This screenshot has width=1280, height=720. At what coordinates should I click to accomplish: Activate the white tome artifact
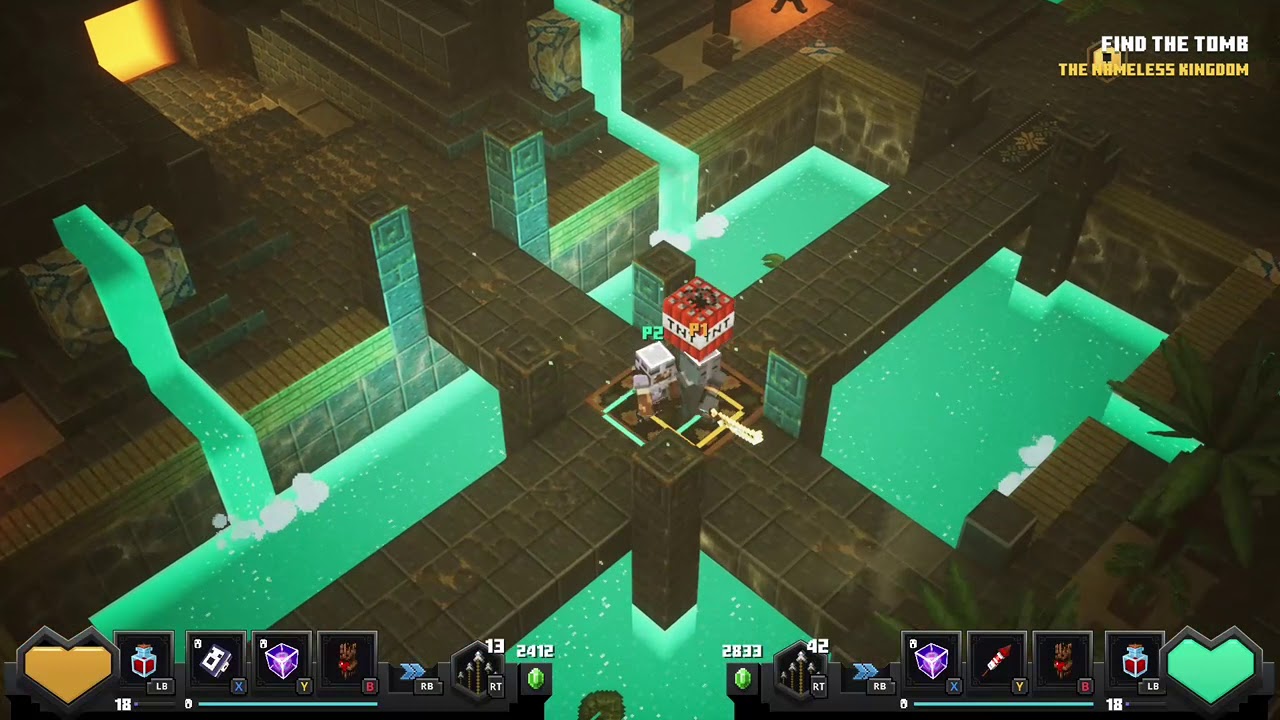216,662
